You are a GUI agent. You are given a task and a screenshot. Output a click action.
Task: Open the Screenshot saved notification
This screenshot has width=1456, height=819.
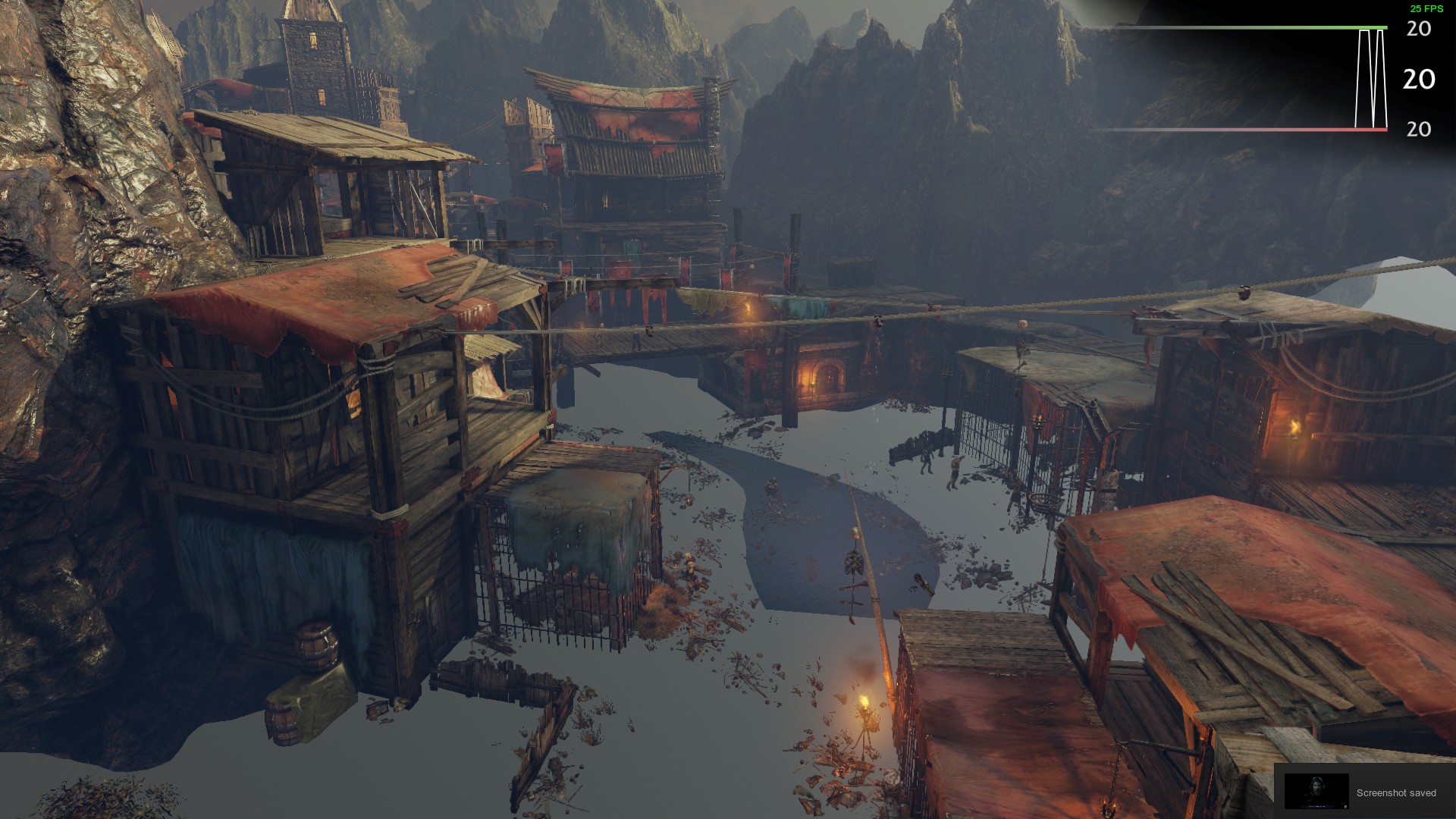[x=1364, y=792]
